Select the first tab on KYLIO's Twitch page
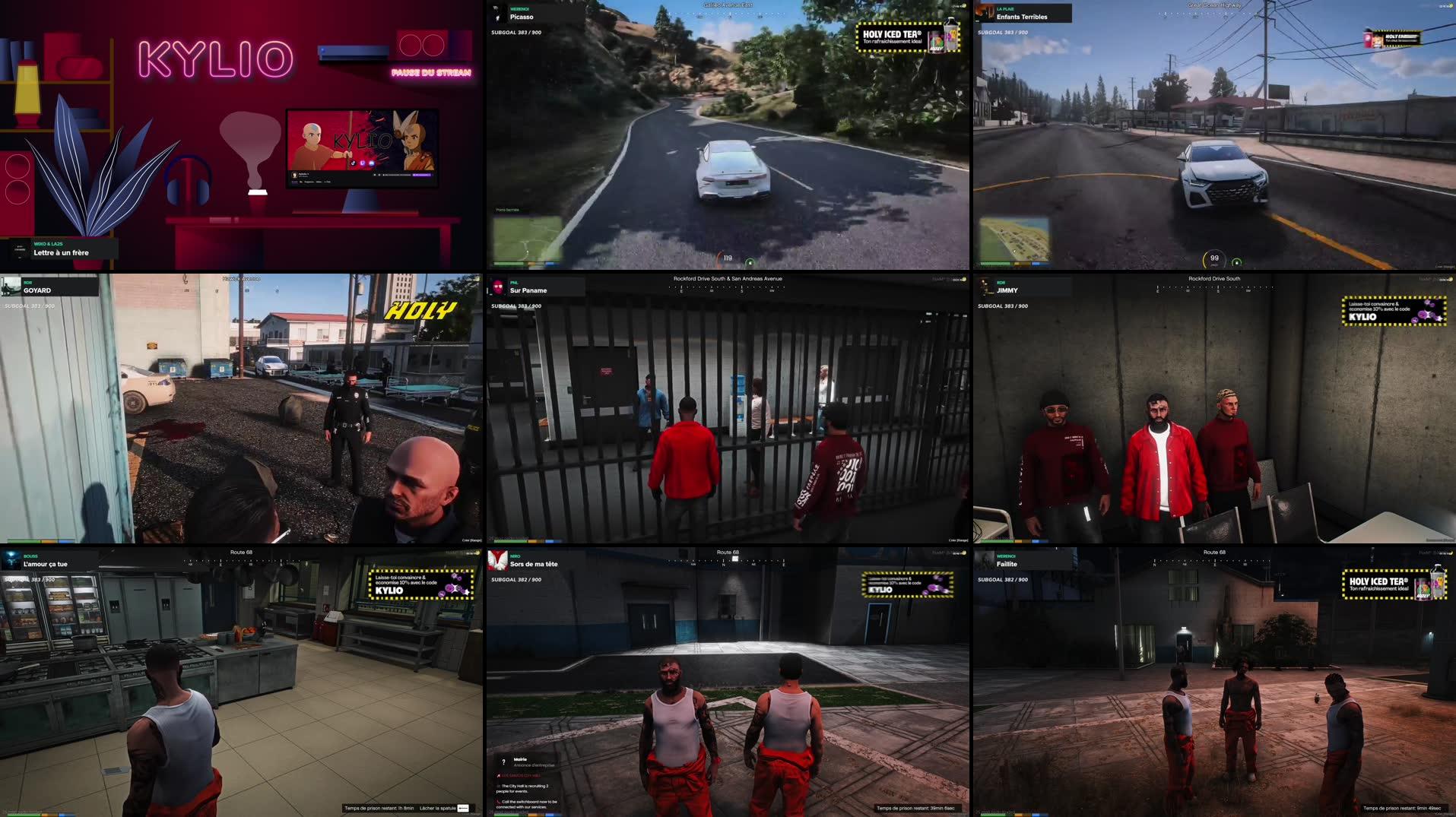The image size is (1456, 817). 293,182
